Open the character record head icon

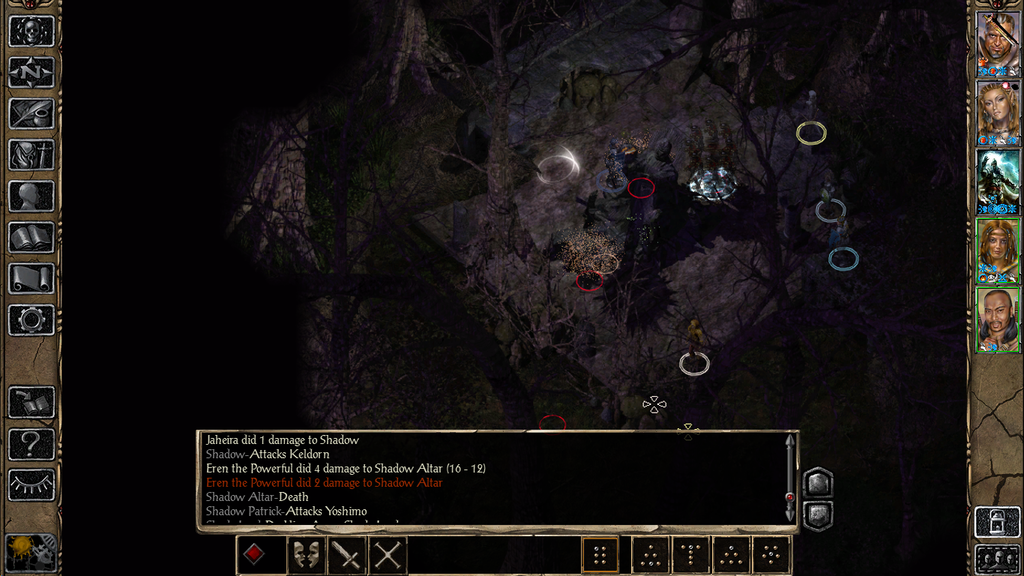point(31,196)
